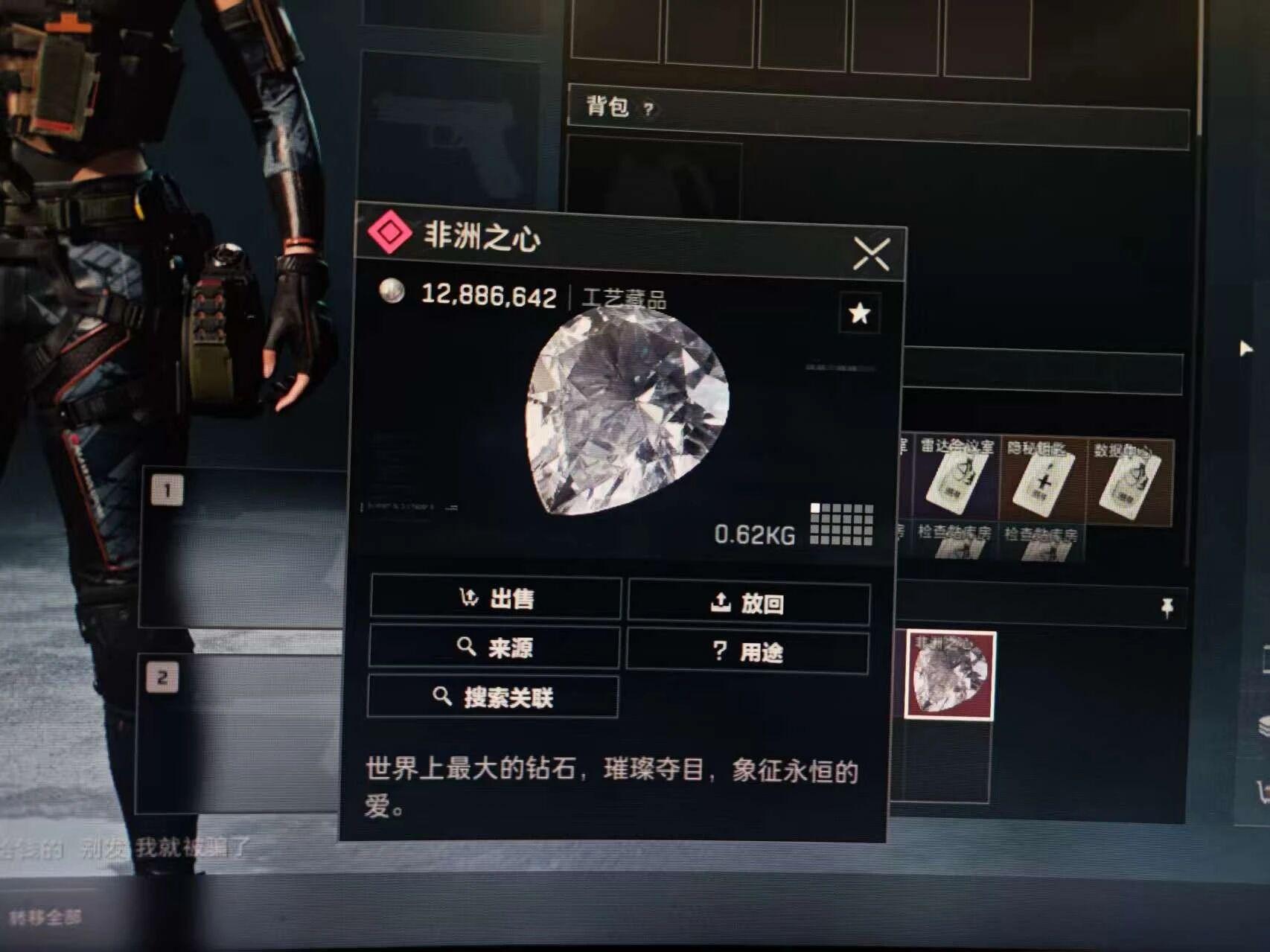Click the 转移全部 transfer all button

pyautogui.click(x=45, y=916)
